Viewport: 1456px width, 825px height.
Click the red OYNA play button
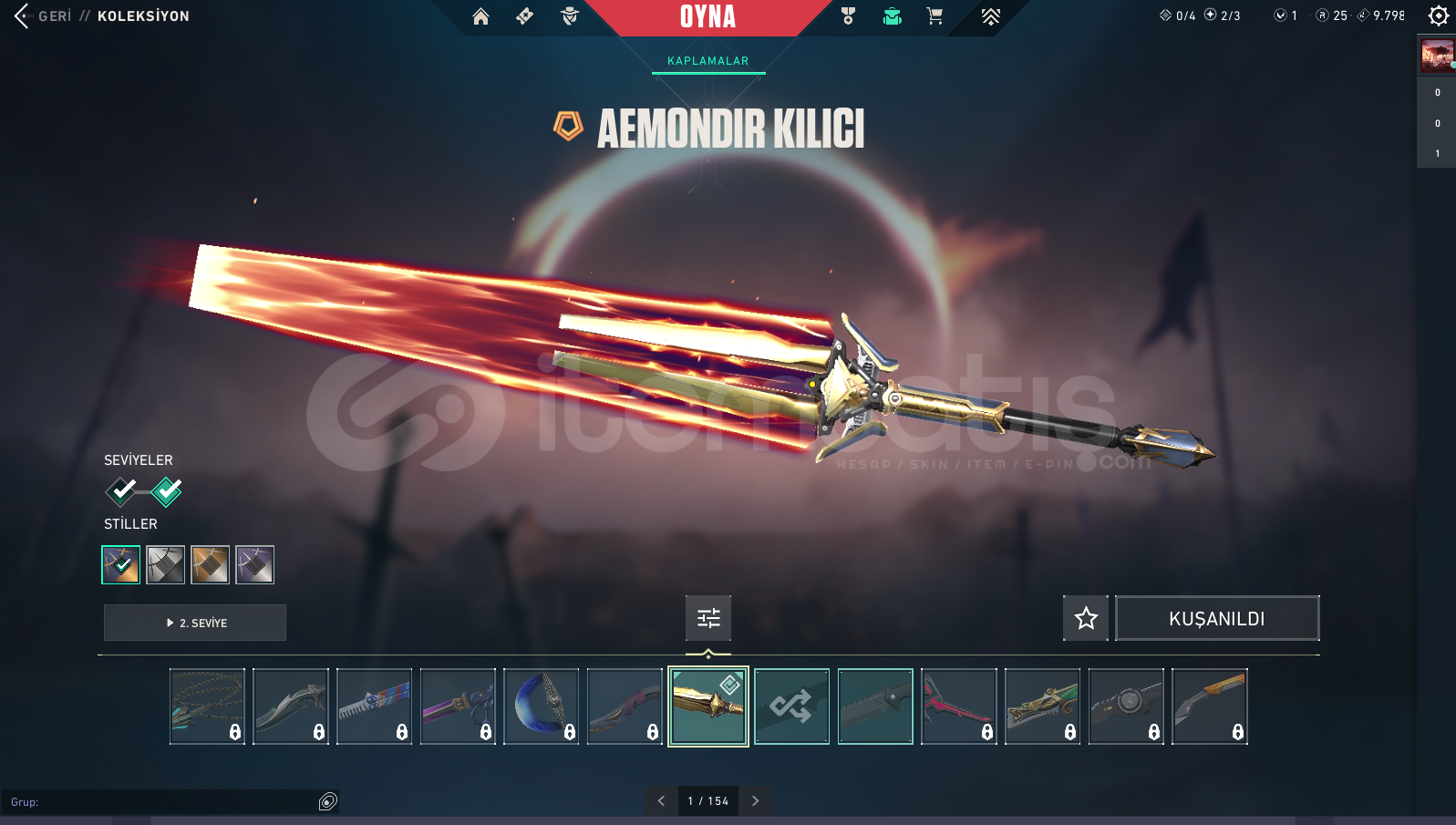707,16
